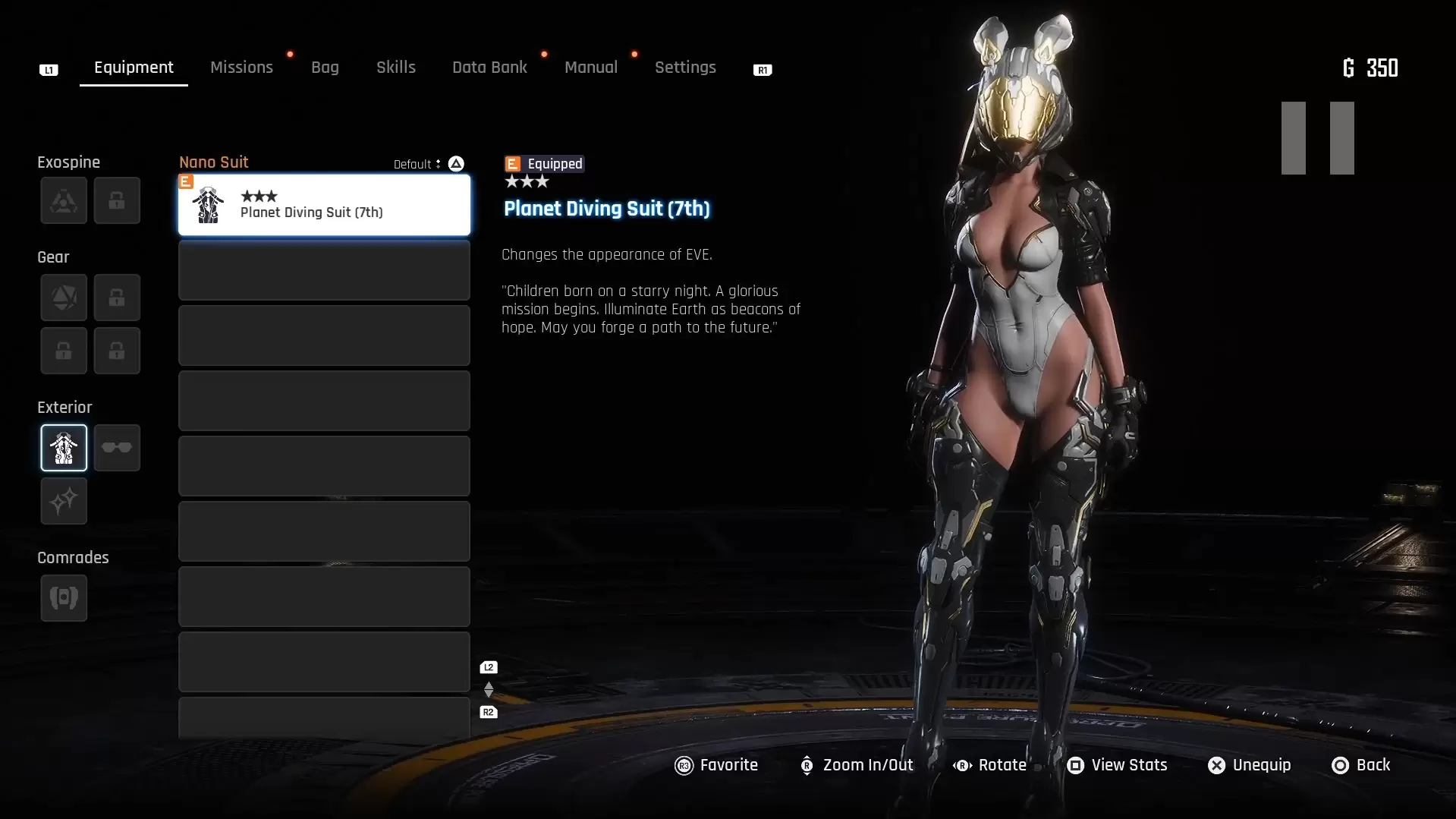
Task: Open the Comrades drone slot icon
Action: coord(64,597)
